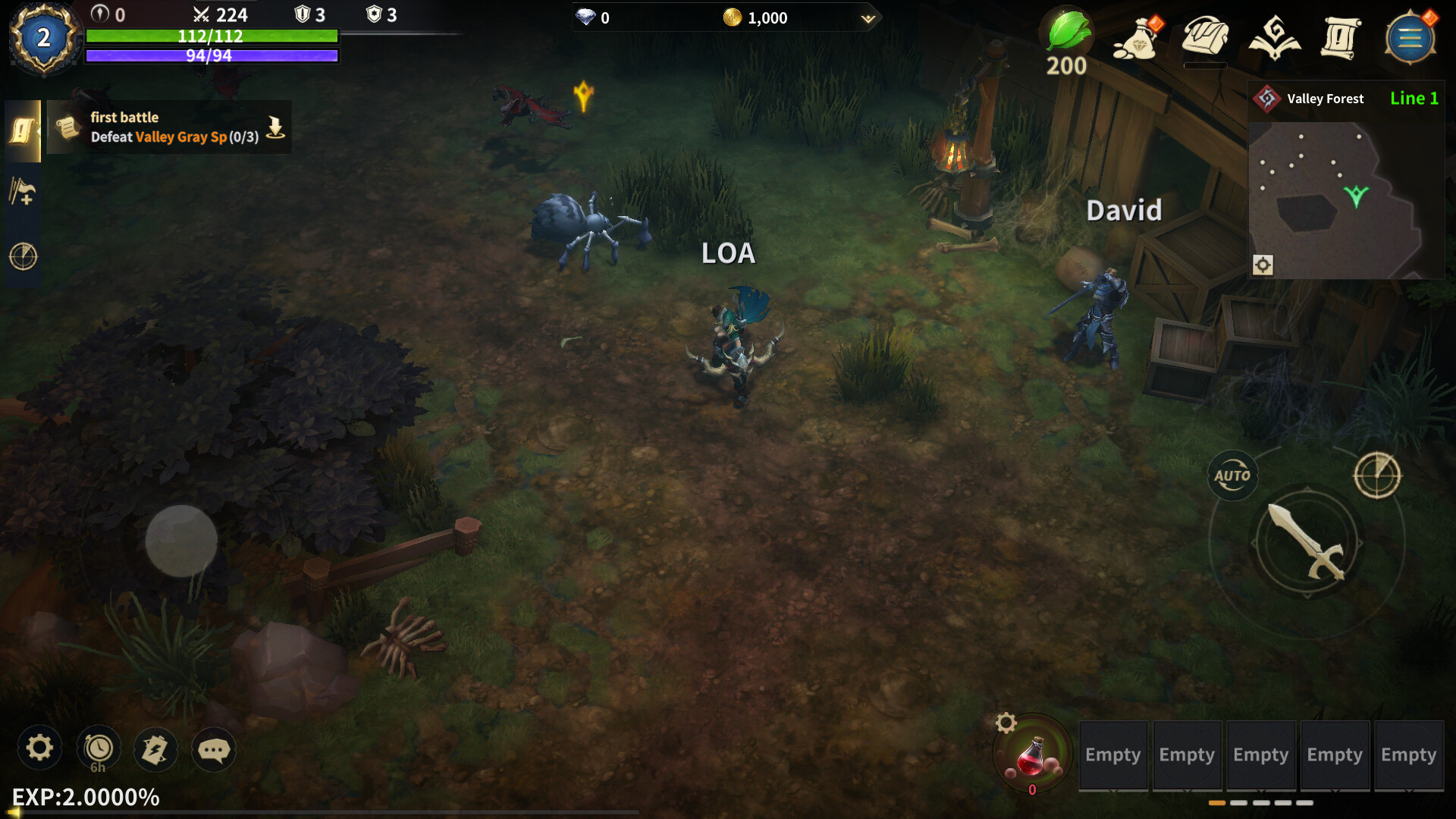Select the Valley Forest map label
This screenshot has width=1456, height=819.
pos(1324,98)
